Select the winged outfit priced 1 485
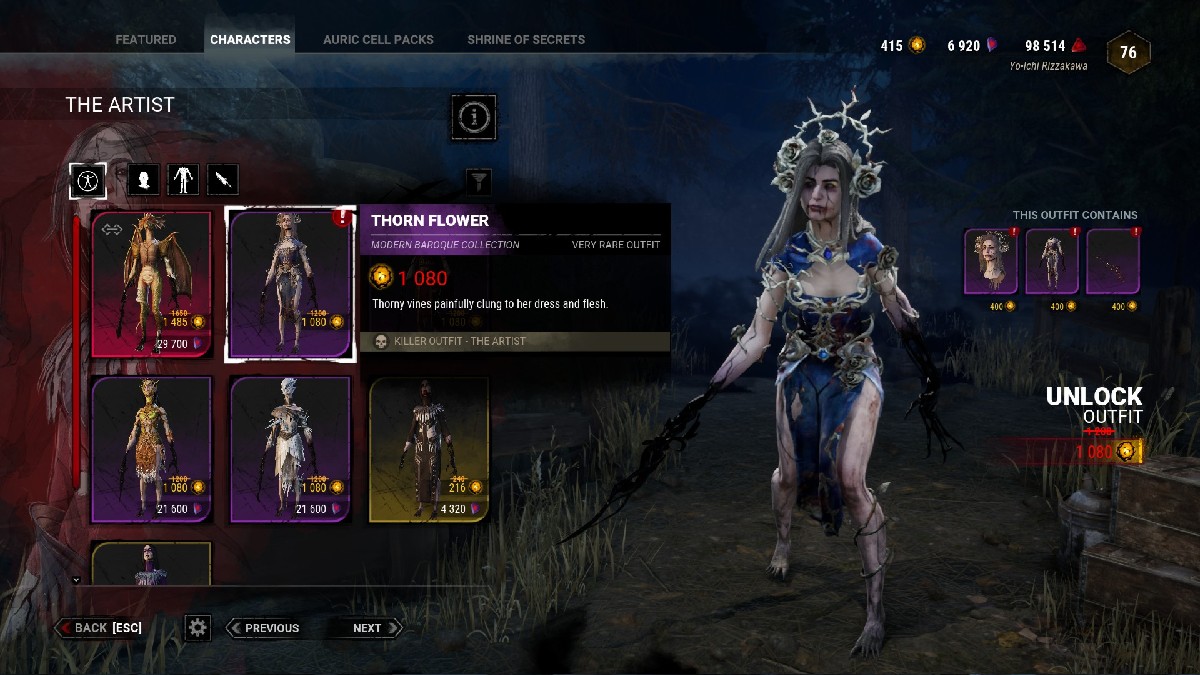The image size is (1200, 675). [152, 284]
